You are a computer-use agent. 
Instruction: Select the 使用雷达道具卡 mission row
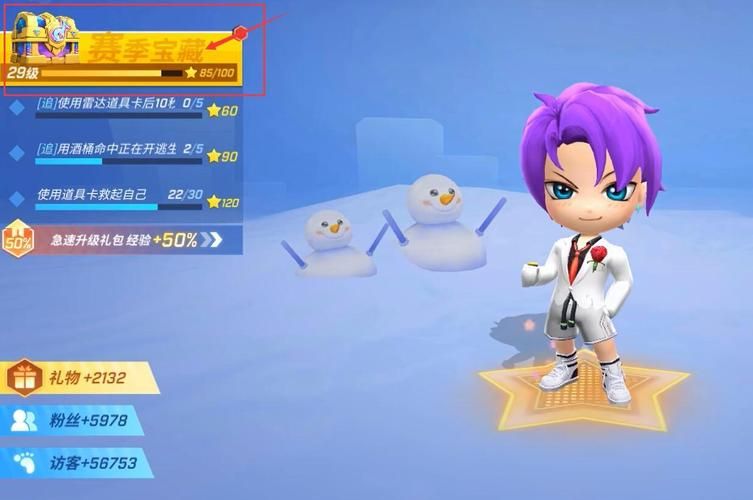[x=122, y=110]
